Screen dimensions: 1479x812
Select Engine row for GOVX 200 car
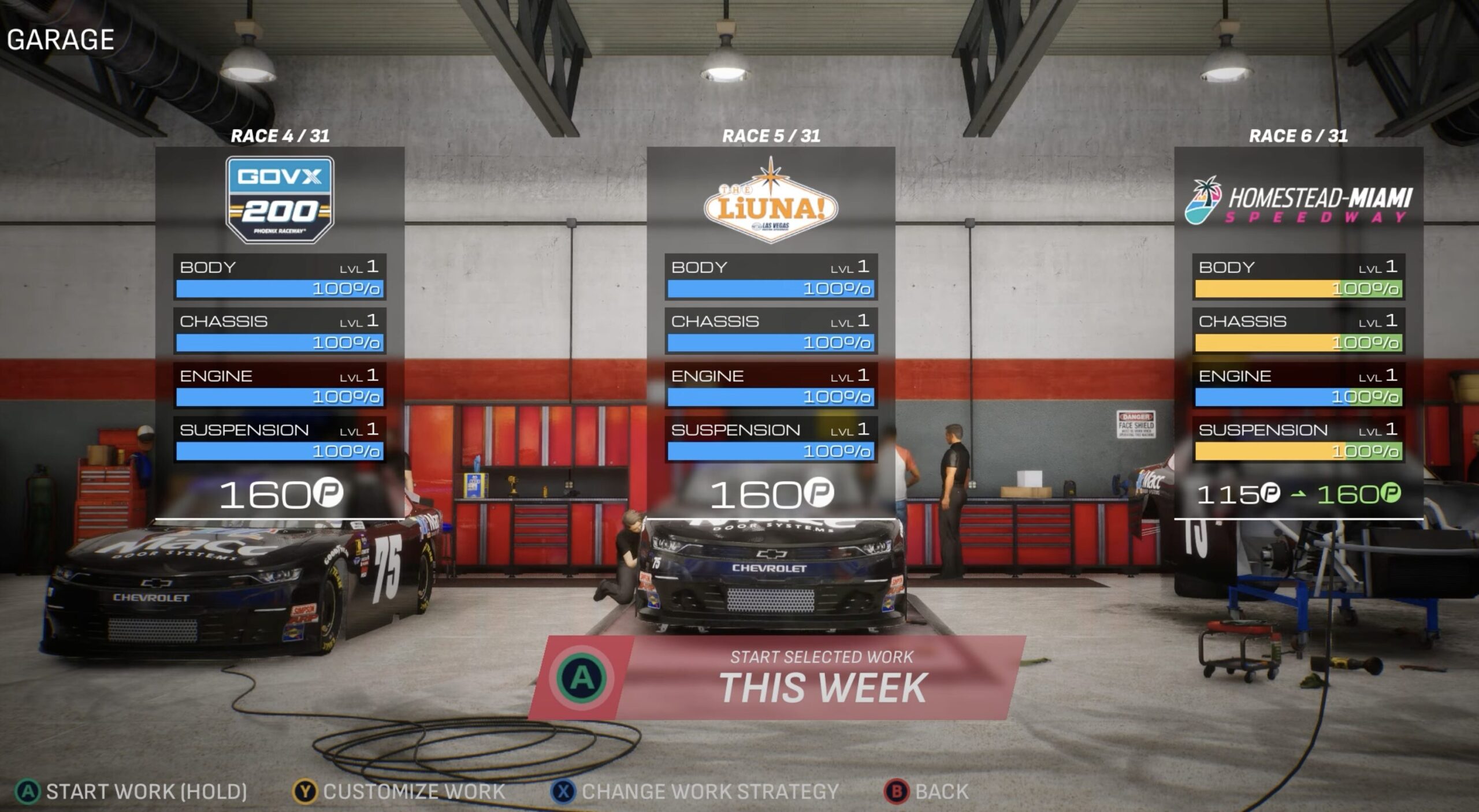[x=280, y=385]
